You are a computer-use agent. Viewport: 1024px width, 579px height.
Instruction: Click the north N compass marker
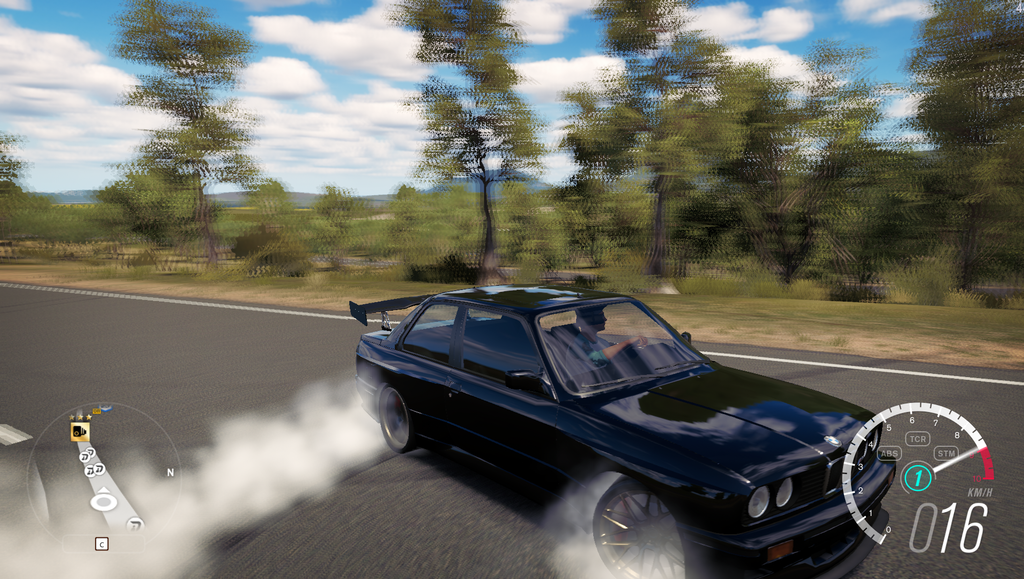click(170, 472)
